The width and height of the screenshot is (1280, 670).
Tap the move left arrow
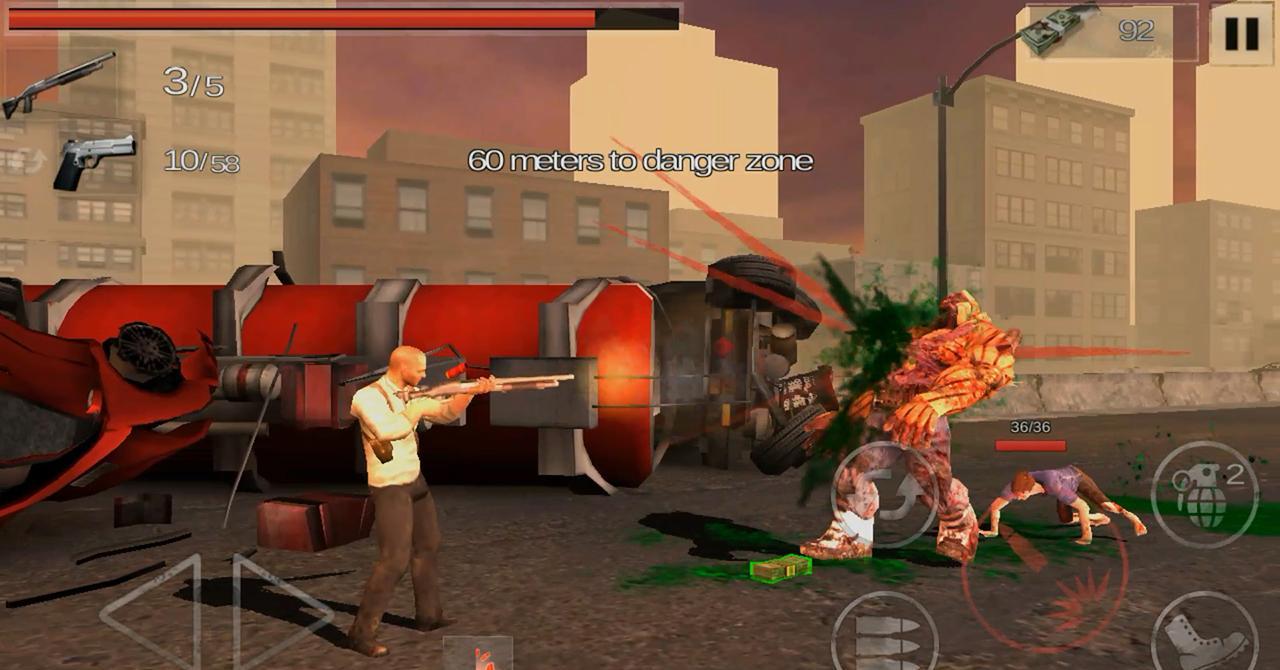click(x=152, y=612)
